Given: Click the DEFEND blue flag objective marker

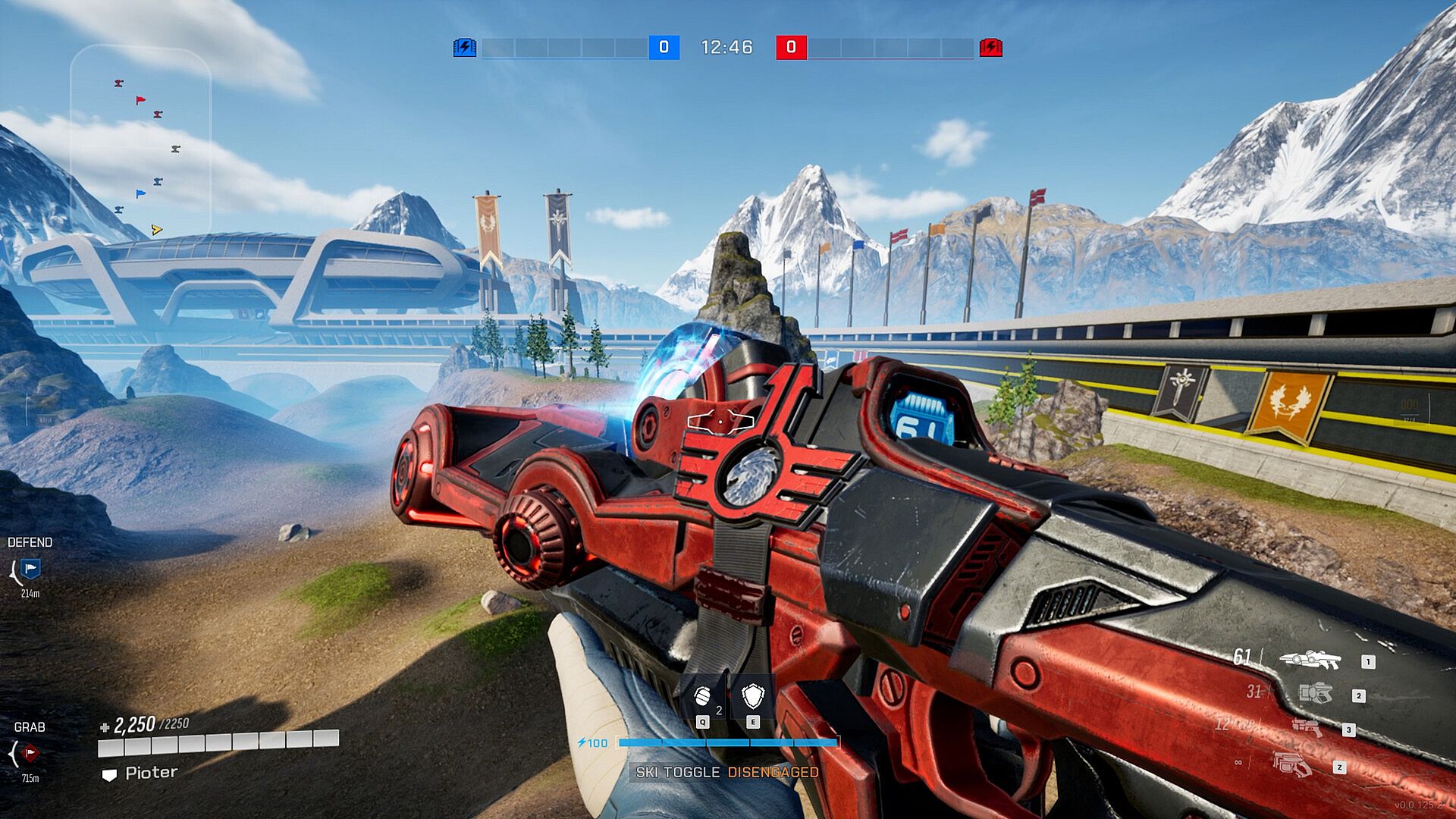Looking at the screenshot, I should click(30, 569).
